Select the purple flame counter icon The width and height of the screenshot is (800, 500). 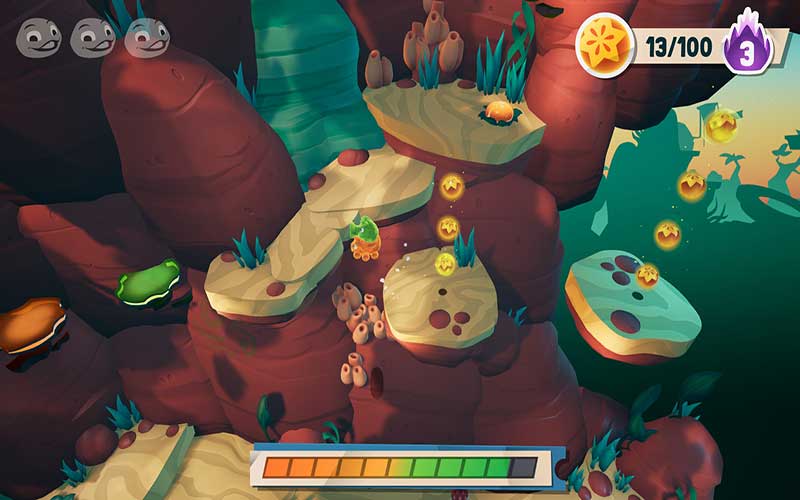[745, 47]
